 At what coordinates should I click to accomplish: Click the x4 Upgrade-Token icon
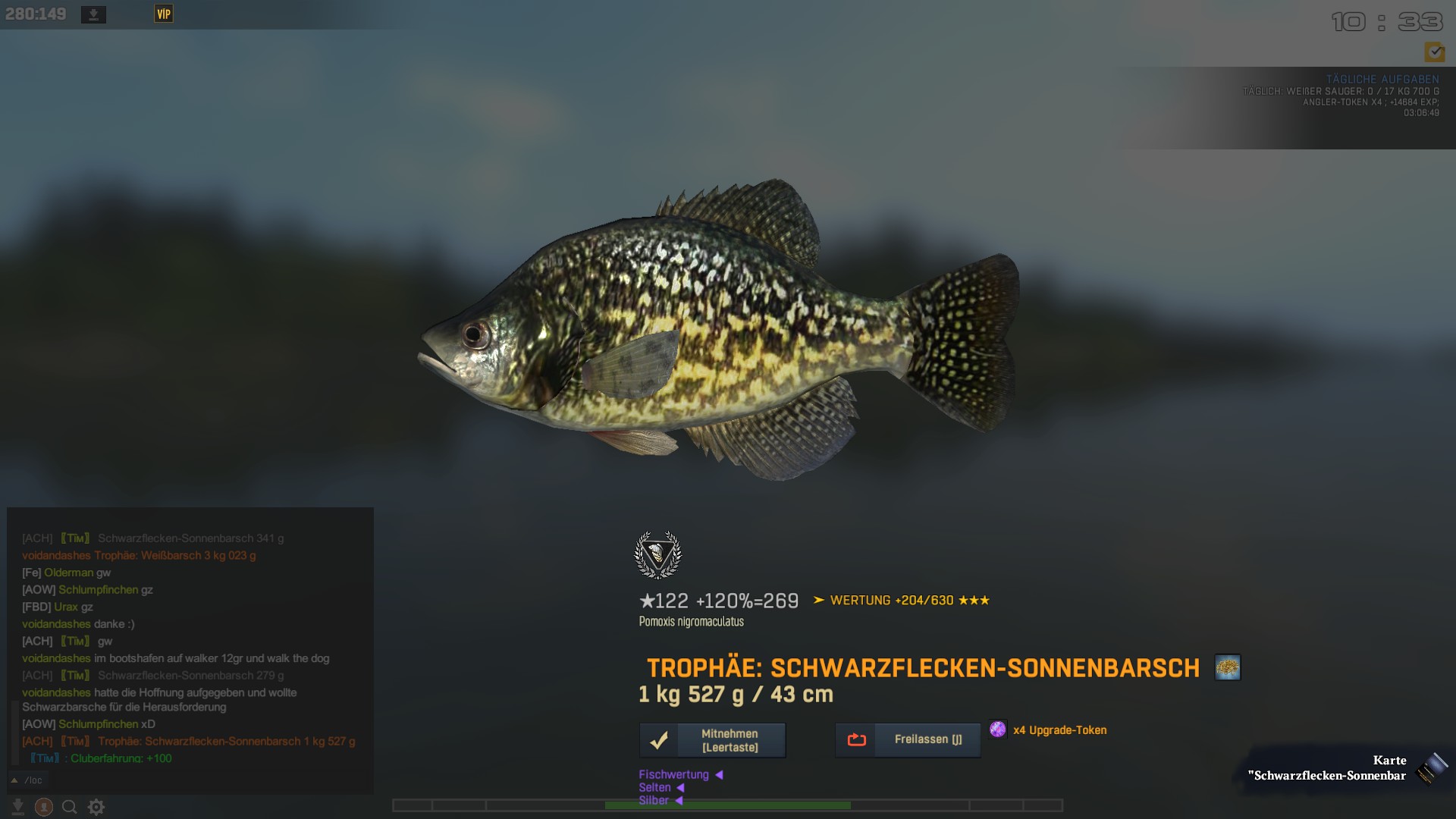click(x=997, y=730)
